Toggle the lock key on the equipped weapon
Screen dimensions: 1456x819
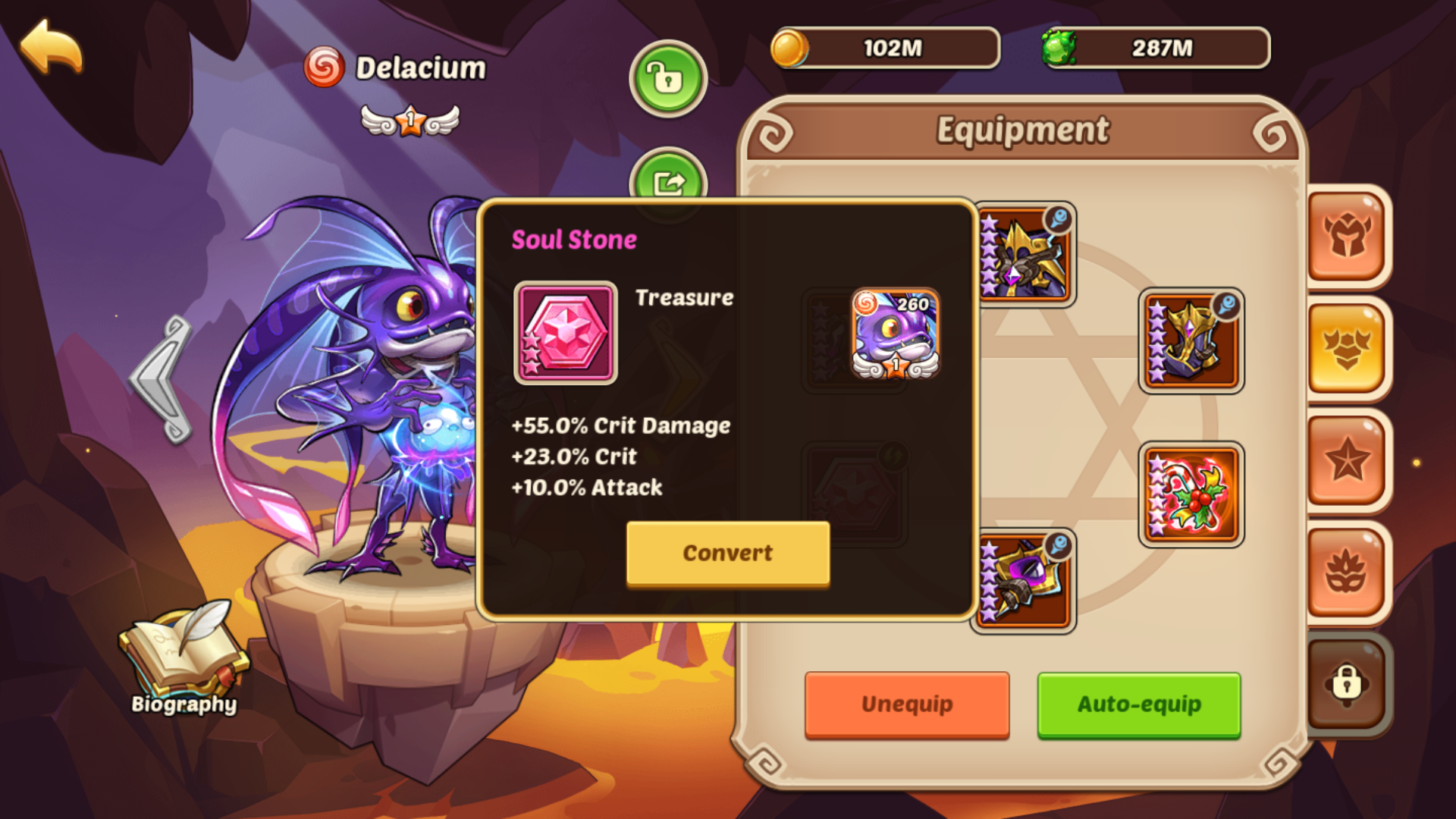(1057, 218)
